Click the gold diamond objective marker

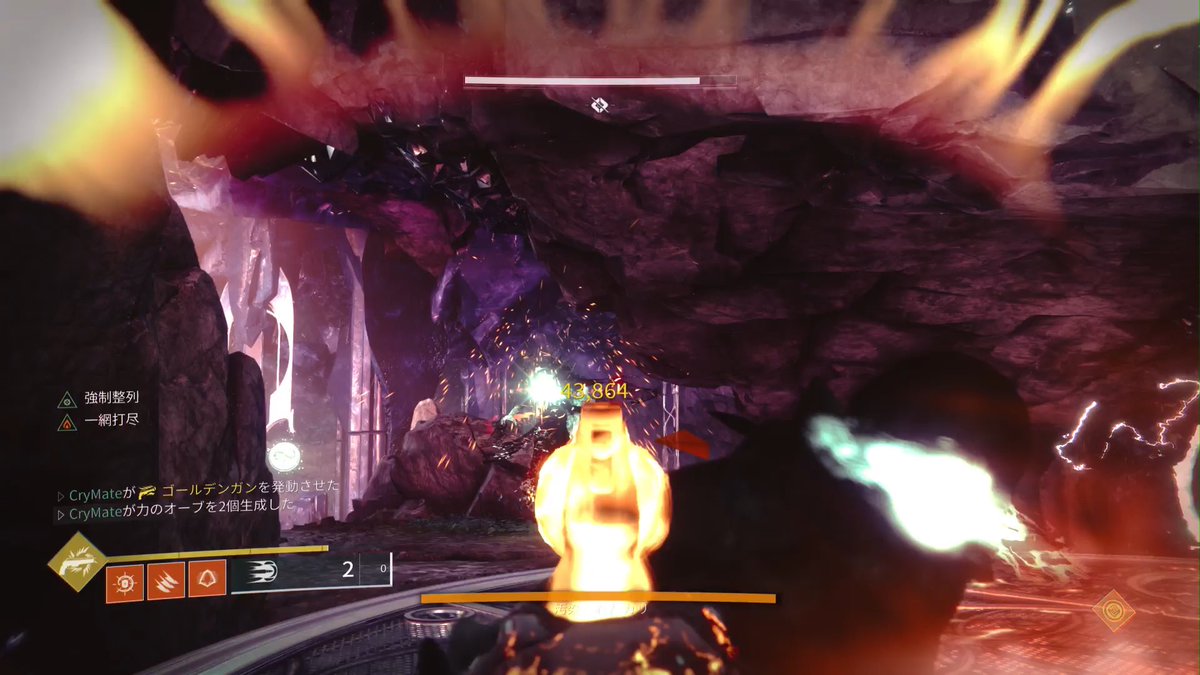(1114, 609)
